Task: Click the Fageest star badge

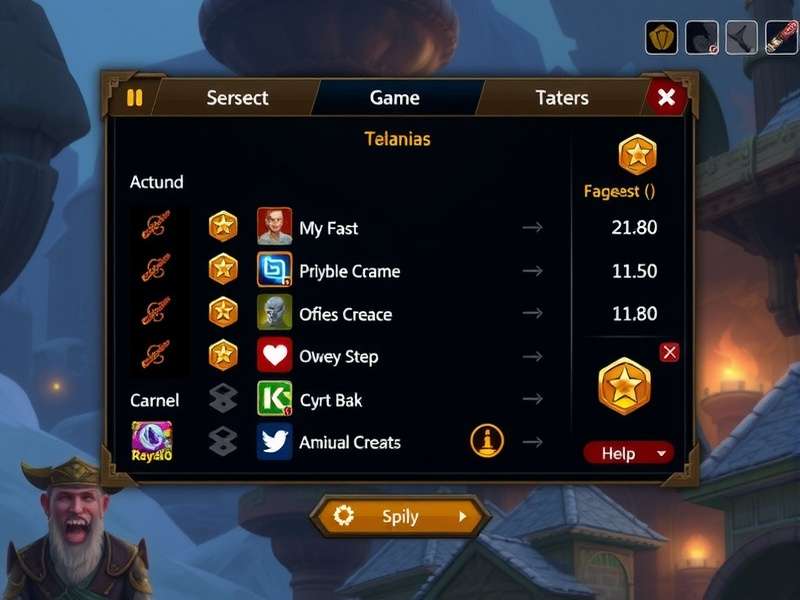Action: coord(637,155)
